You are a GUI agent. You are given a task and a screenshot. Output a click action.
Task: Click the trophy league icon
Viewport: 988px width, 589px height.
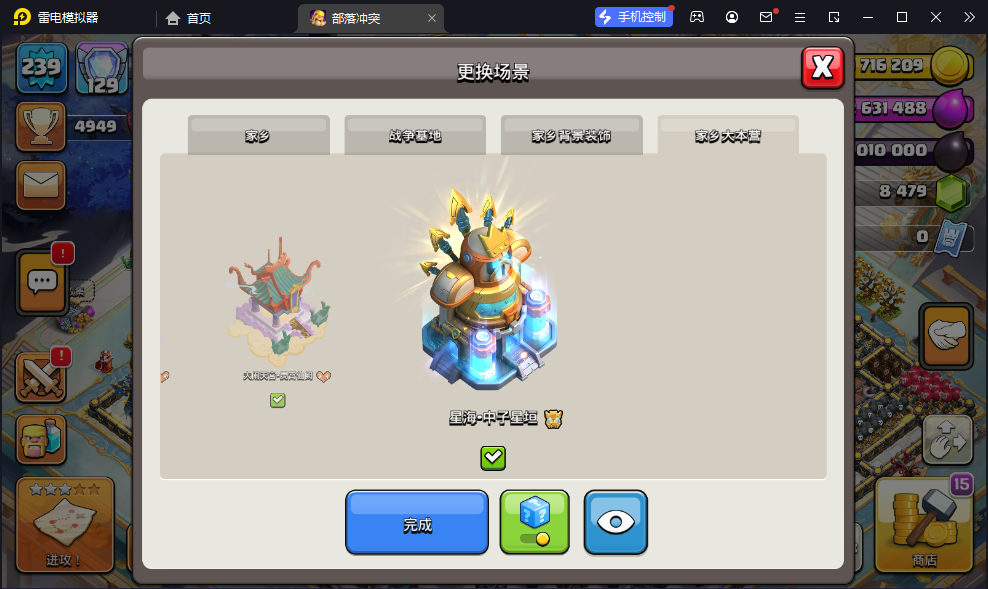tap(41, 126)
